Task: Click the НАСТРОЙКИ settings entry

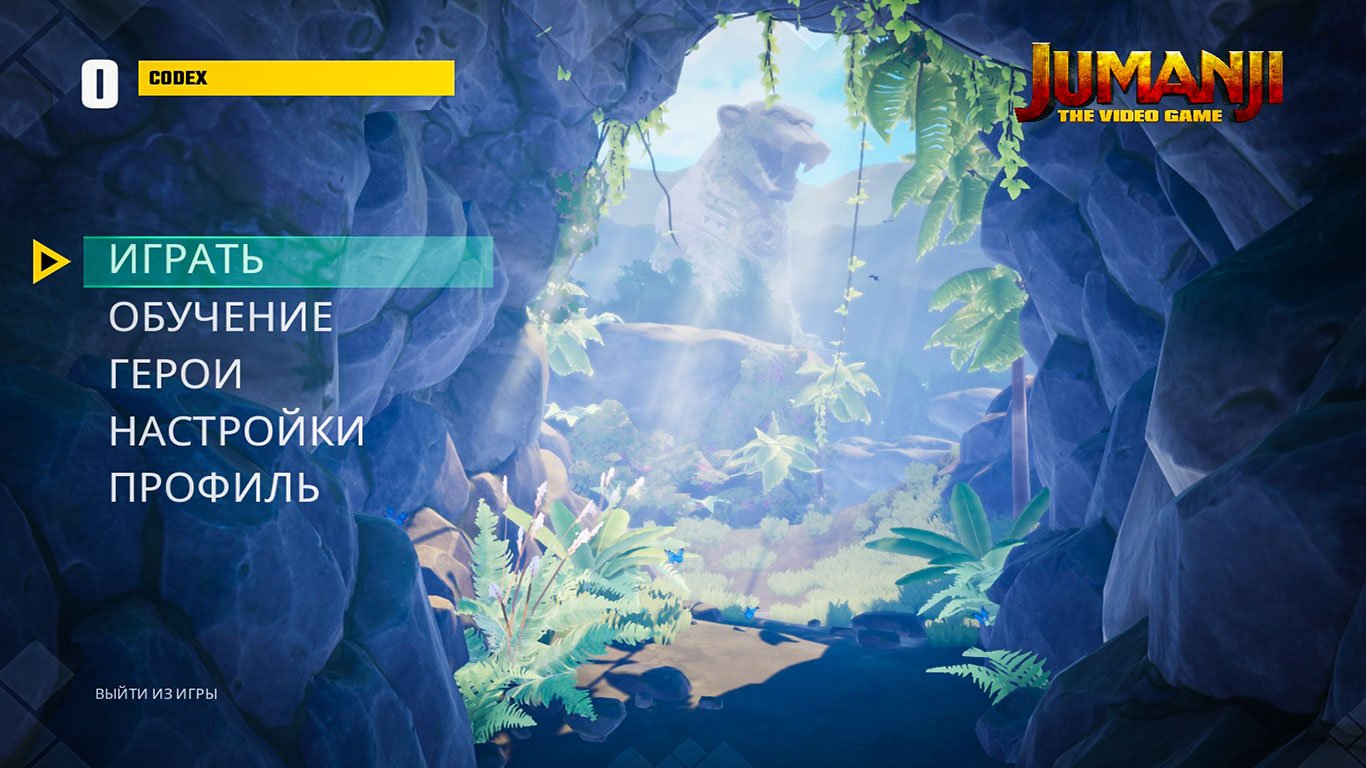Action: tap(238, 432)
